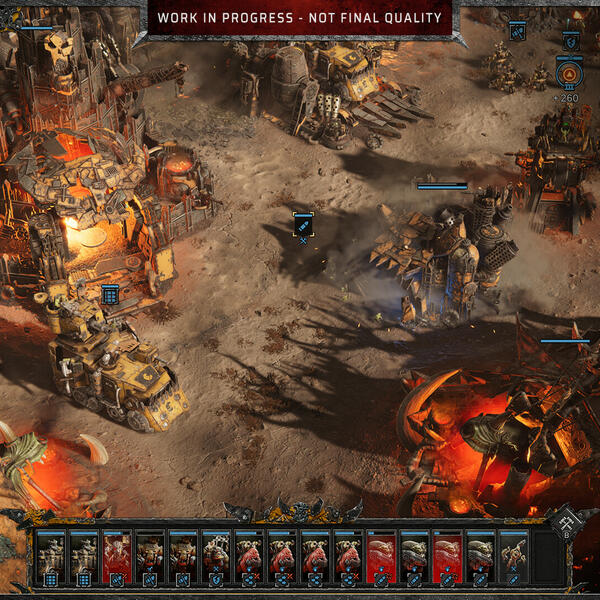Select the blue shield squad marker
Image resolution: width=600 pixels, height=600 pixels.
[570, 42]
